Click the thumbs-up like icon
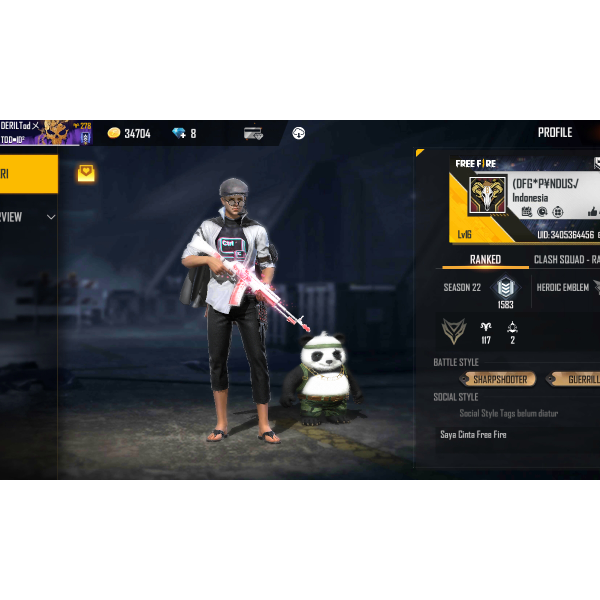The image size is (600, 600). (593, 212)
